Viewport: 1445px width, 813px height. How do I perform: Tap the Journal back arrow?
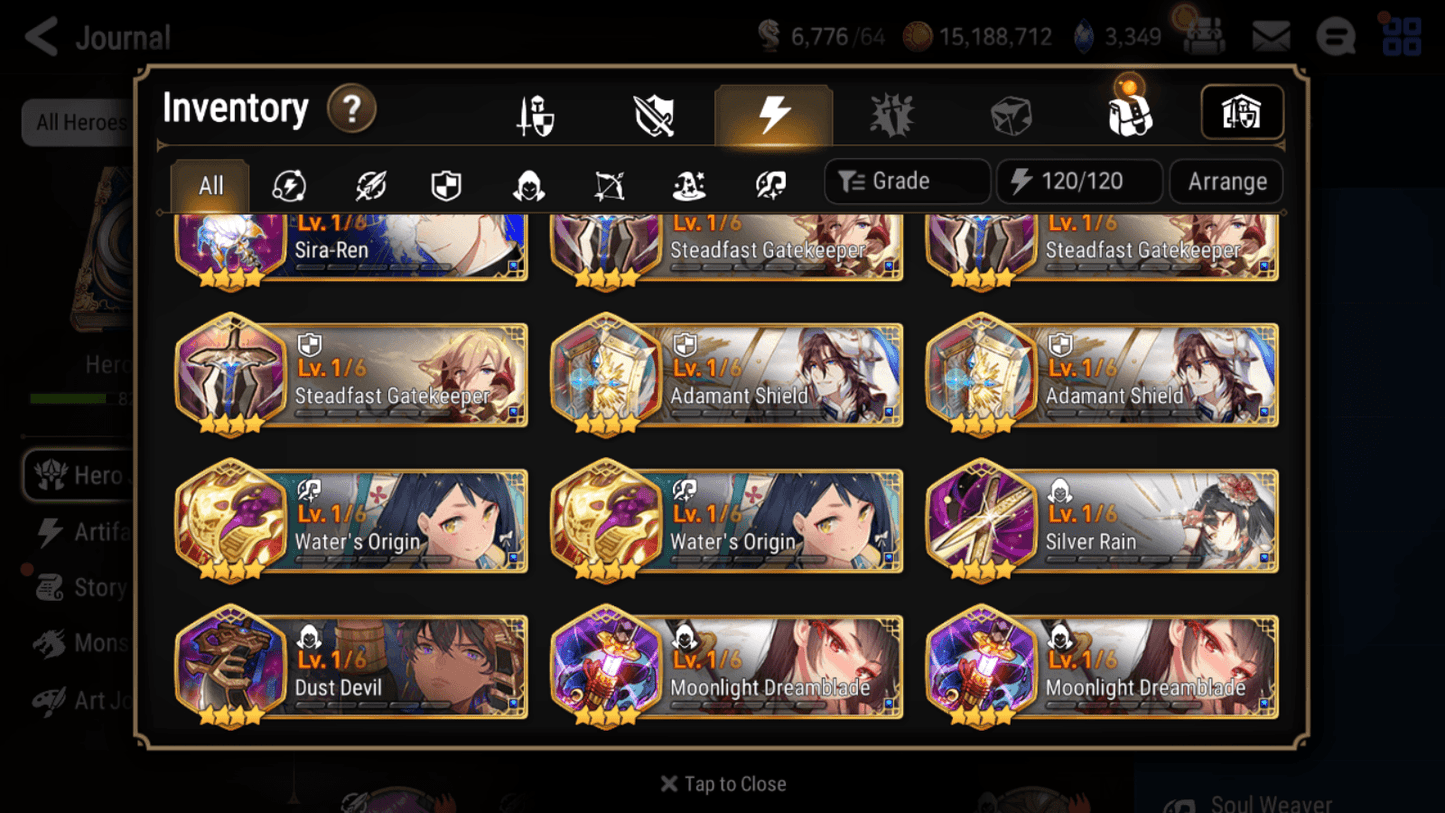40,37
